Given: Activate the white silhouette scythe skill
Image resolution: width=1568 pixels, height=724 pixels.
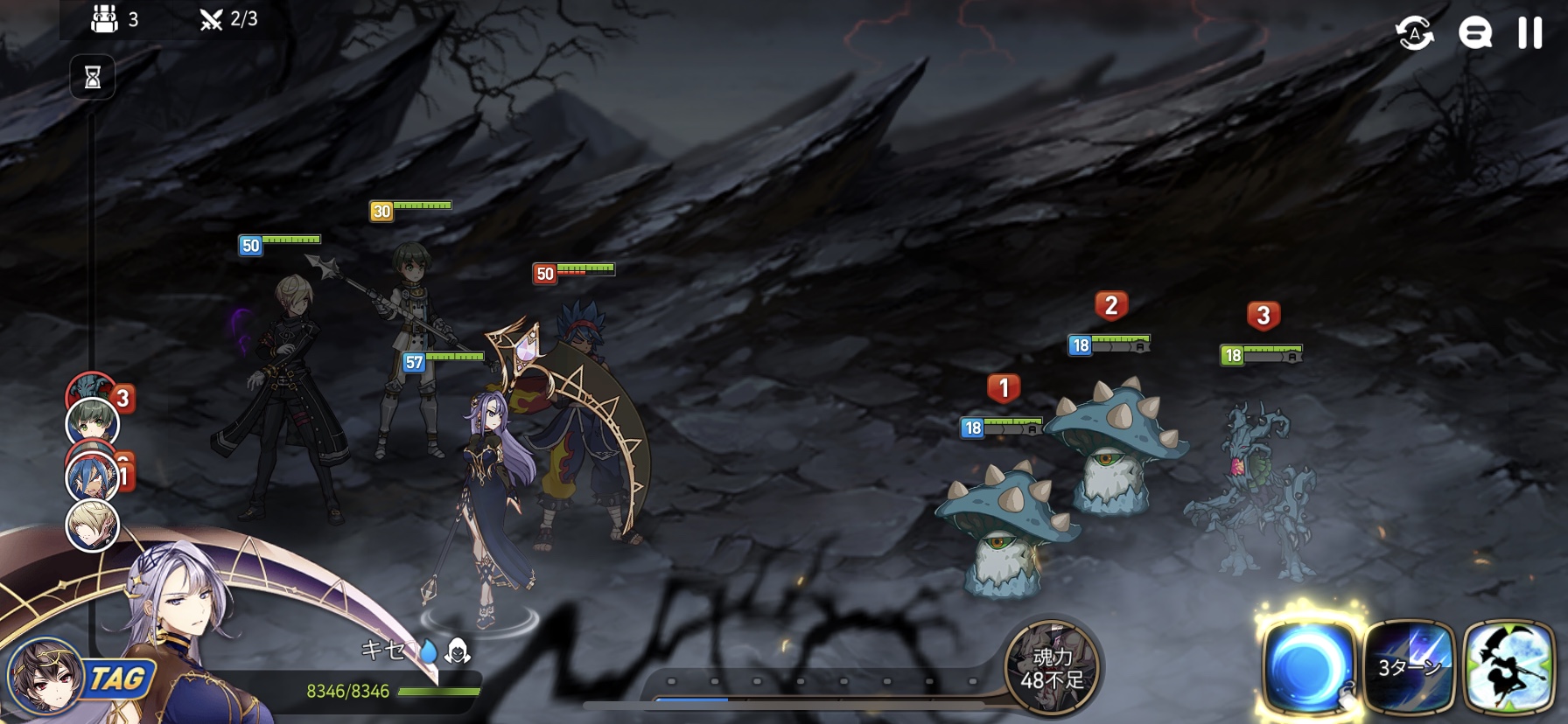Looking at the screenshot, I should coord(1508,667).
